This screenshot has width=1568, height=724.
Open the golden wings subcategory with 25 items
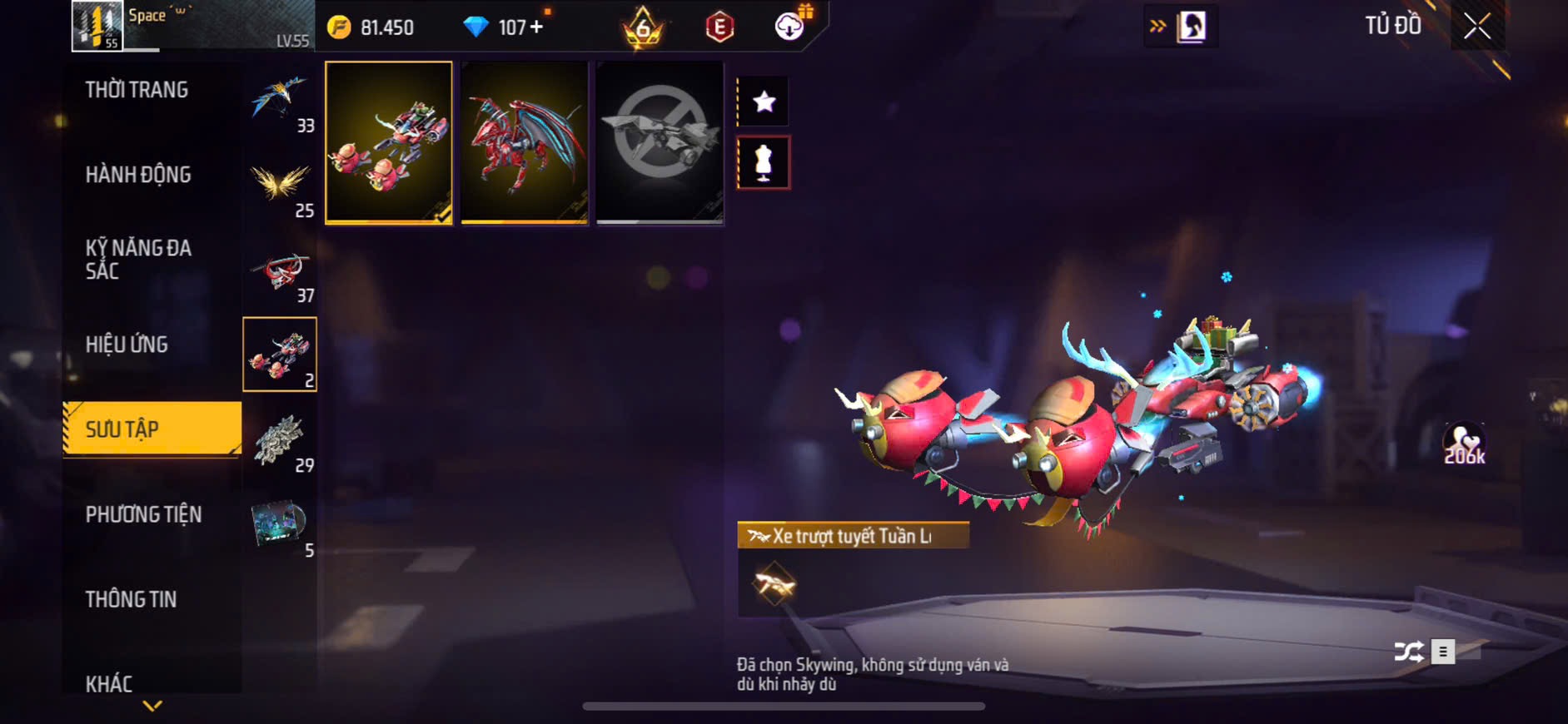pyautogui.click(x=281, y=187)
